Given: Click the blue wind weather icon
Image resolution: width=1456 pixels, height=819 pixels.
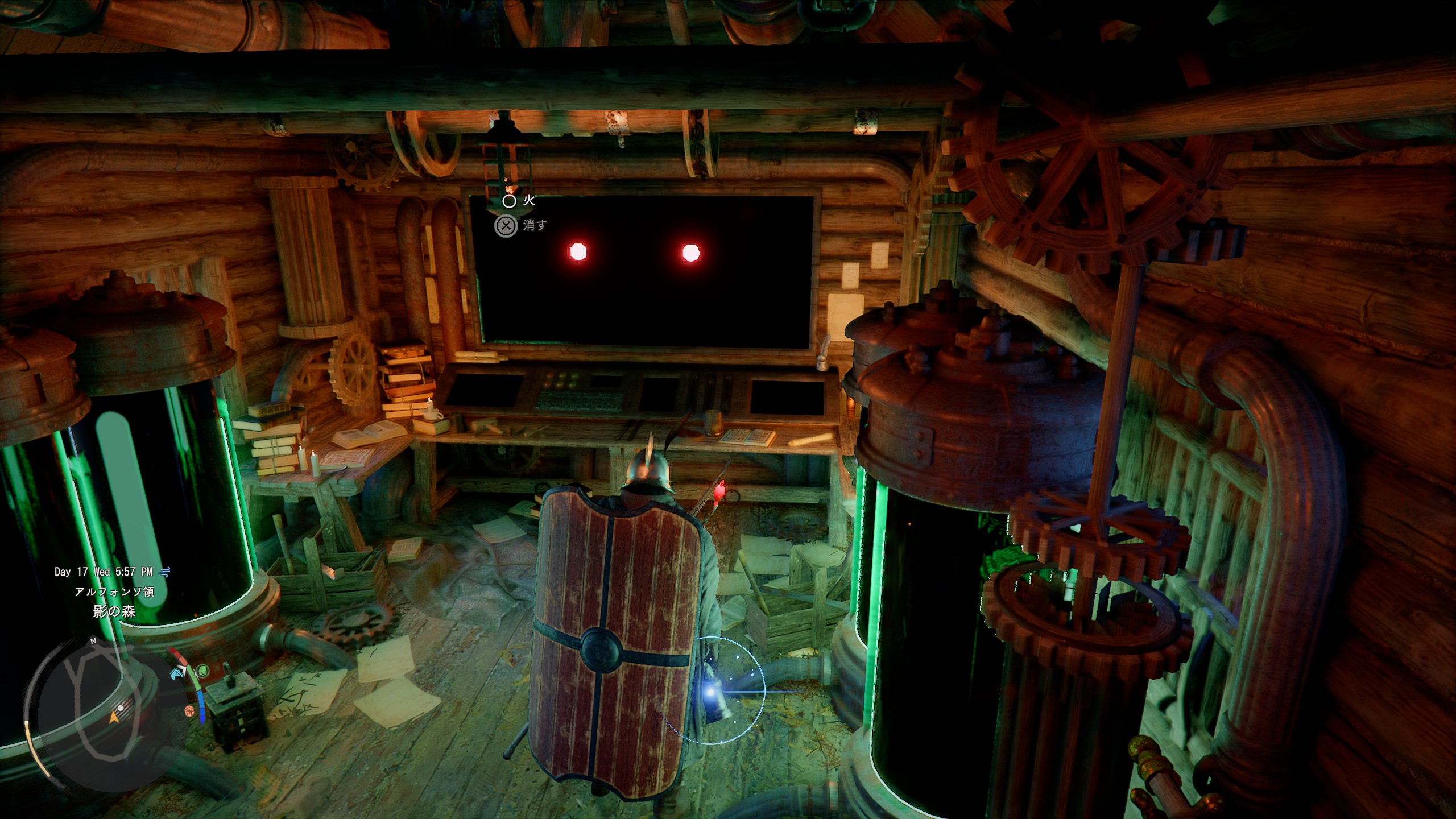Looking at the screenshot, I should click(x=165, y=572).
